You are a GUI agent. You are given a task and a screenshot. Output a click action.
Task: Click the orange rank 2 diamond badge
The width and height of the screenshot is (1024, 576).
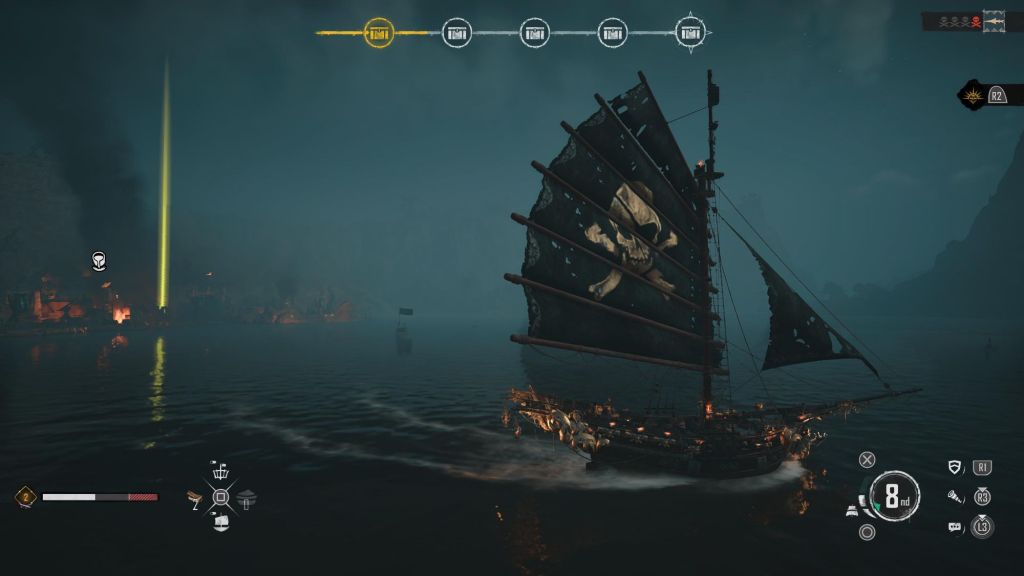pos(25,496)
